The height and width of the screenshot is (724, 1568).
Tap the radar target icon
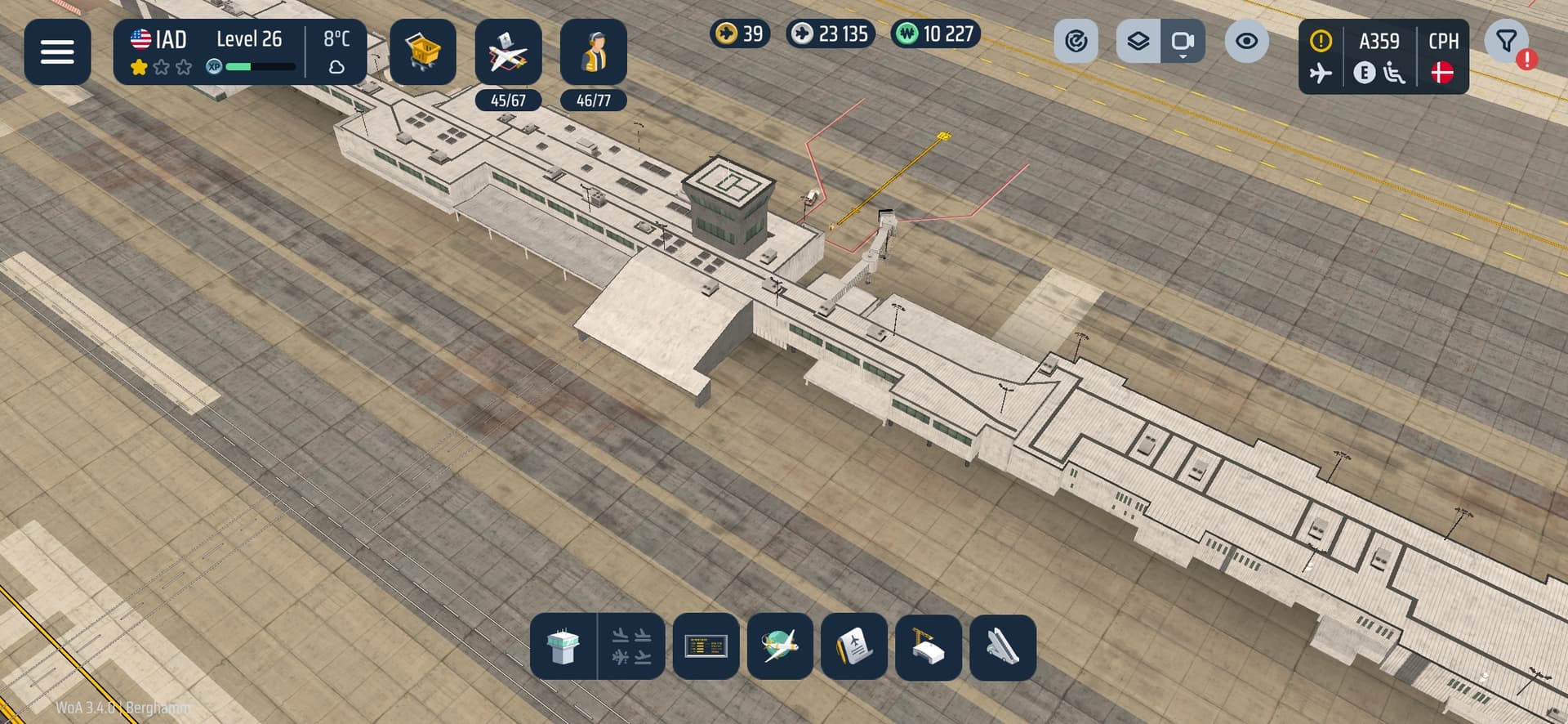(x=1076, y=41)
